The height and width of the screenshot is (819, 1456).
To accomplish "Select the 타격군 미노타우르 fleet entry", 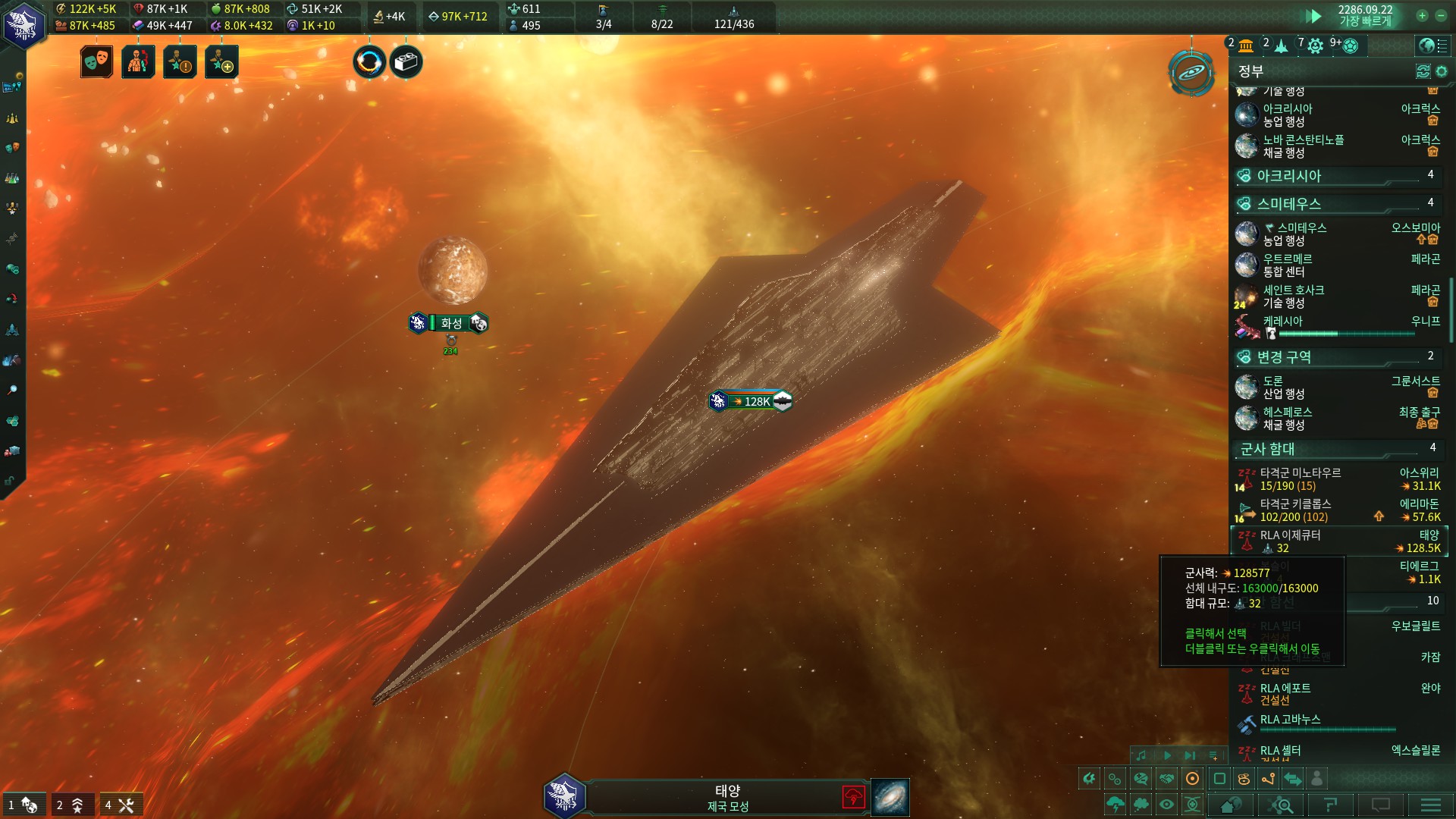I will point(1338,479).
